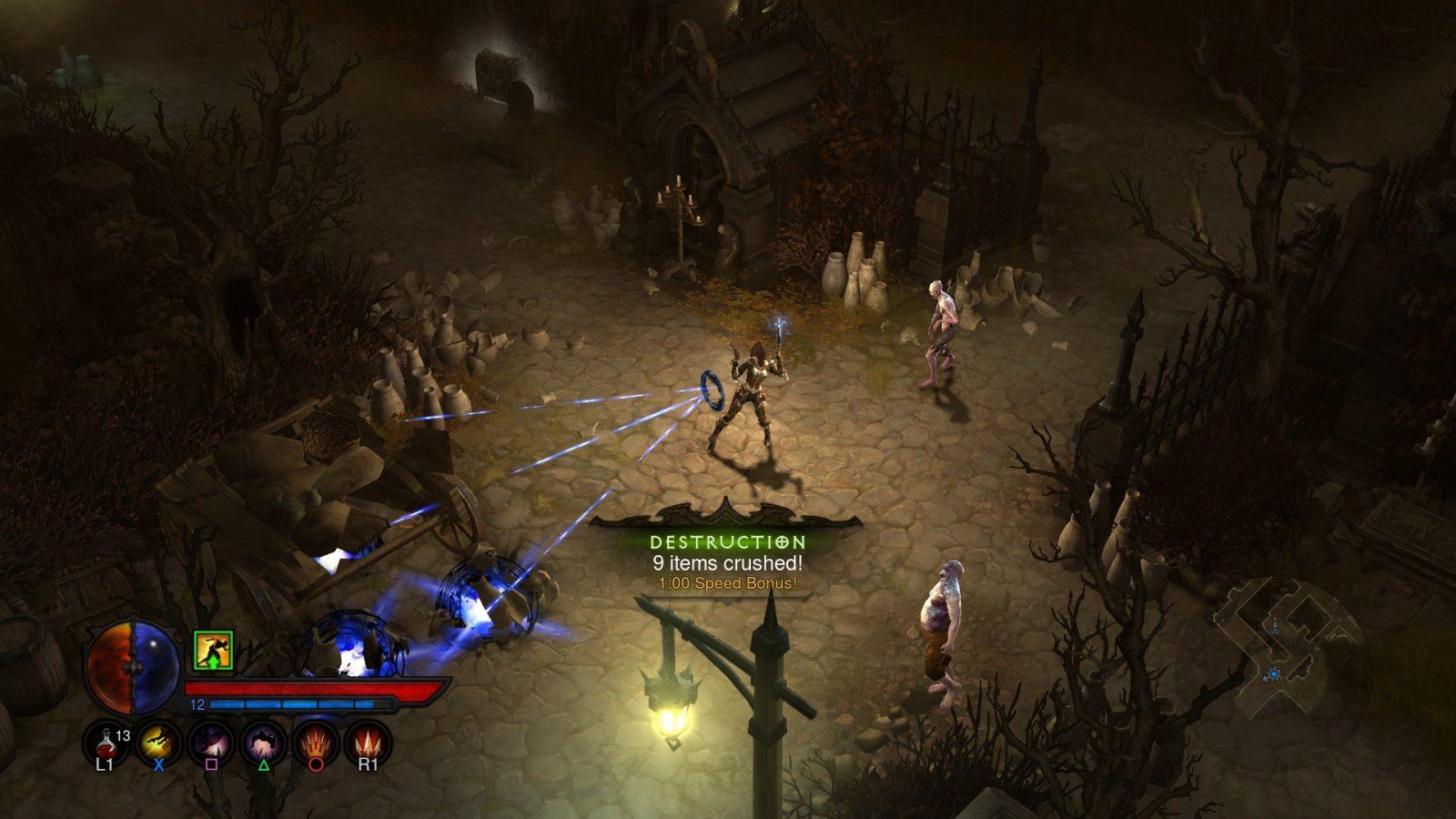
Task: Activate the three red arrows skill
Action: pyautogui.click(x=368, y=742)
